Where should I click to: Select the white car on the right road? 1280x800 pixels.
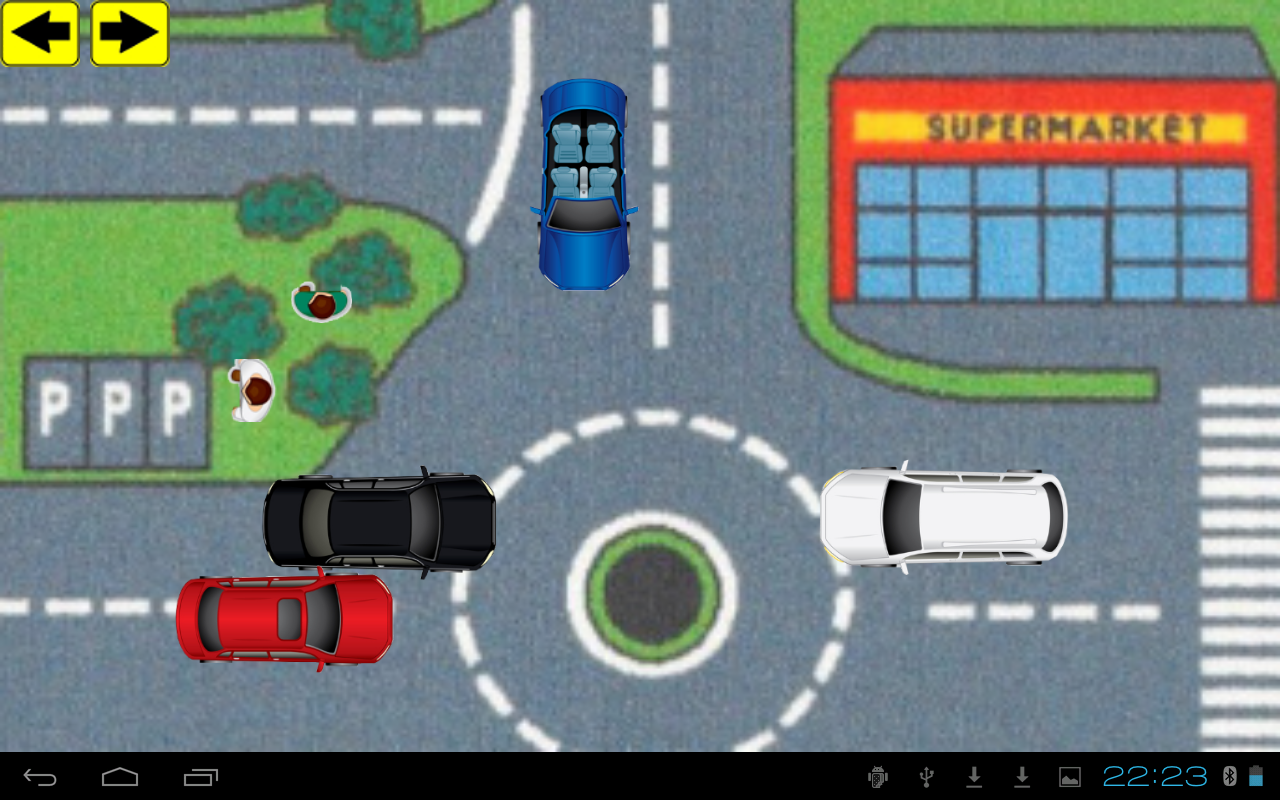[x=942, y=516]
